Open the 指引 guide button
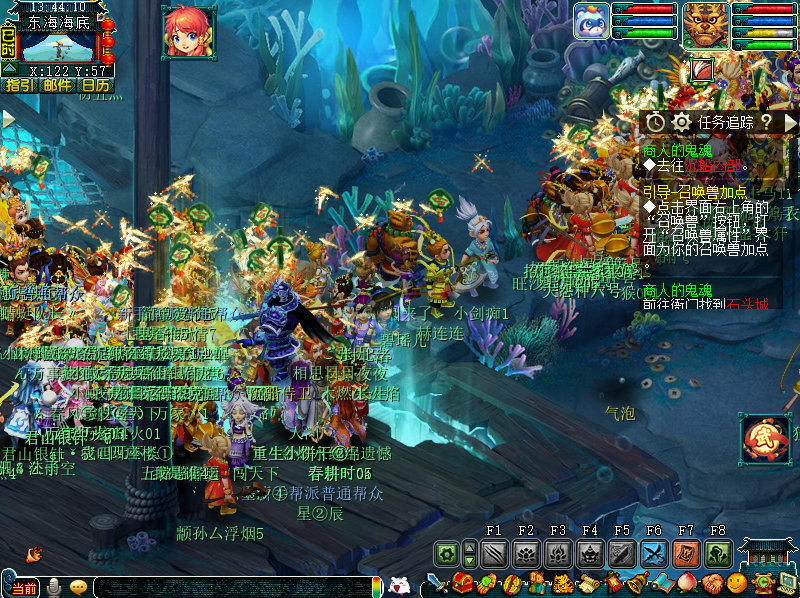 coord(18,86)
